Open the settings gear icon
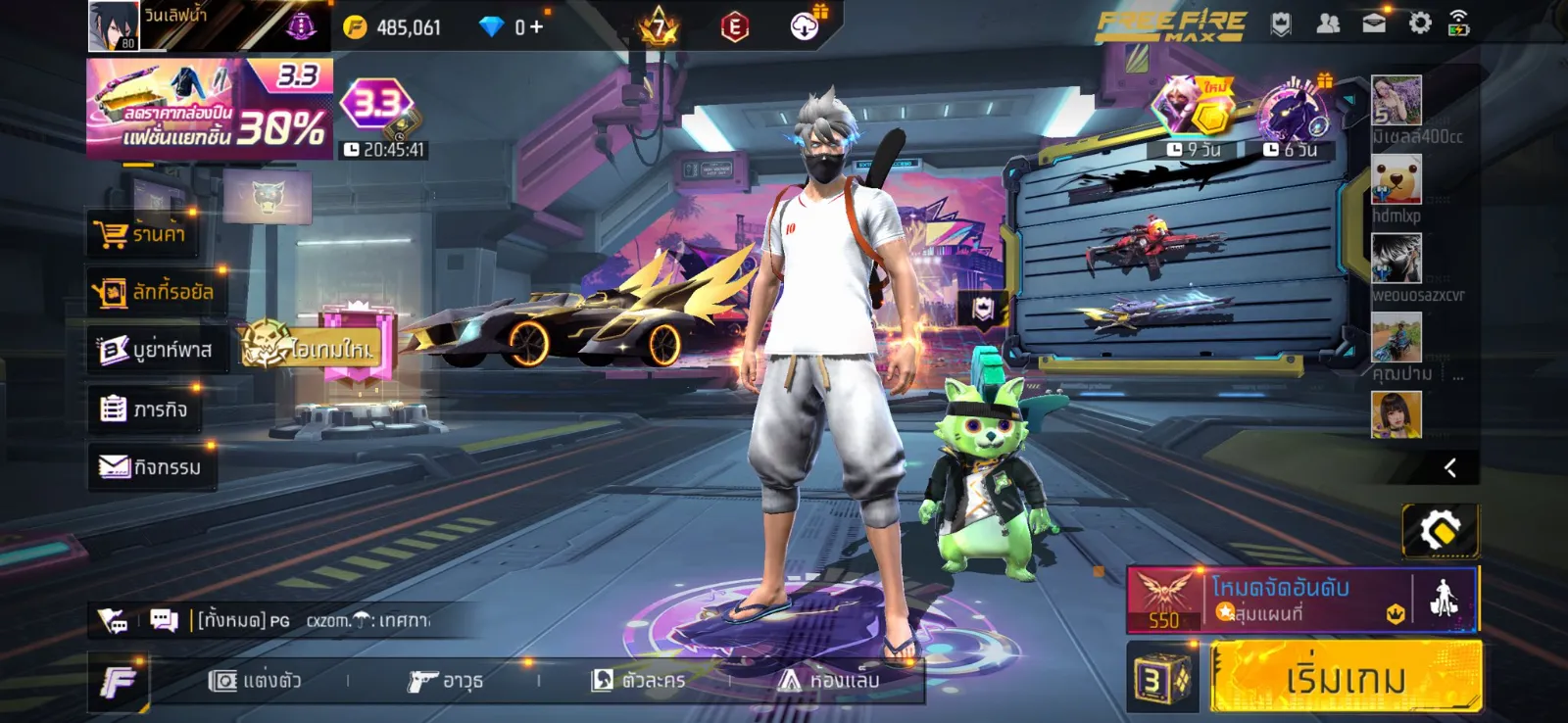The width and height of the screenshot is (1568, 723). [1420, 24]
